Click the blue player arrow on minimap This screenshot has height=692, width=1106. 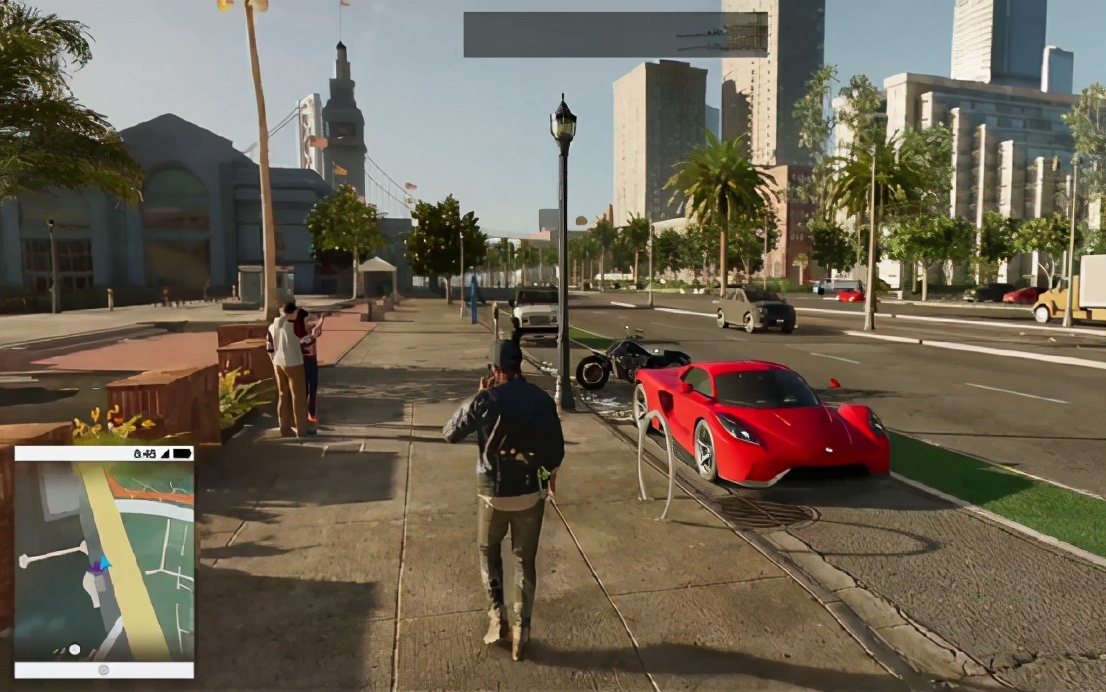point(106,563)
